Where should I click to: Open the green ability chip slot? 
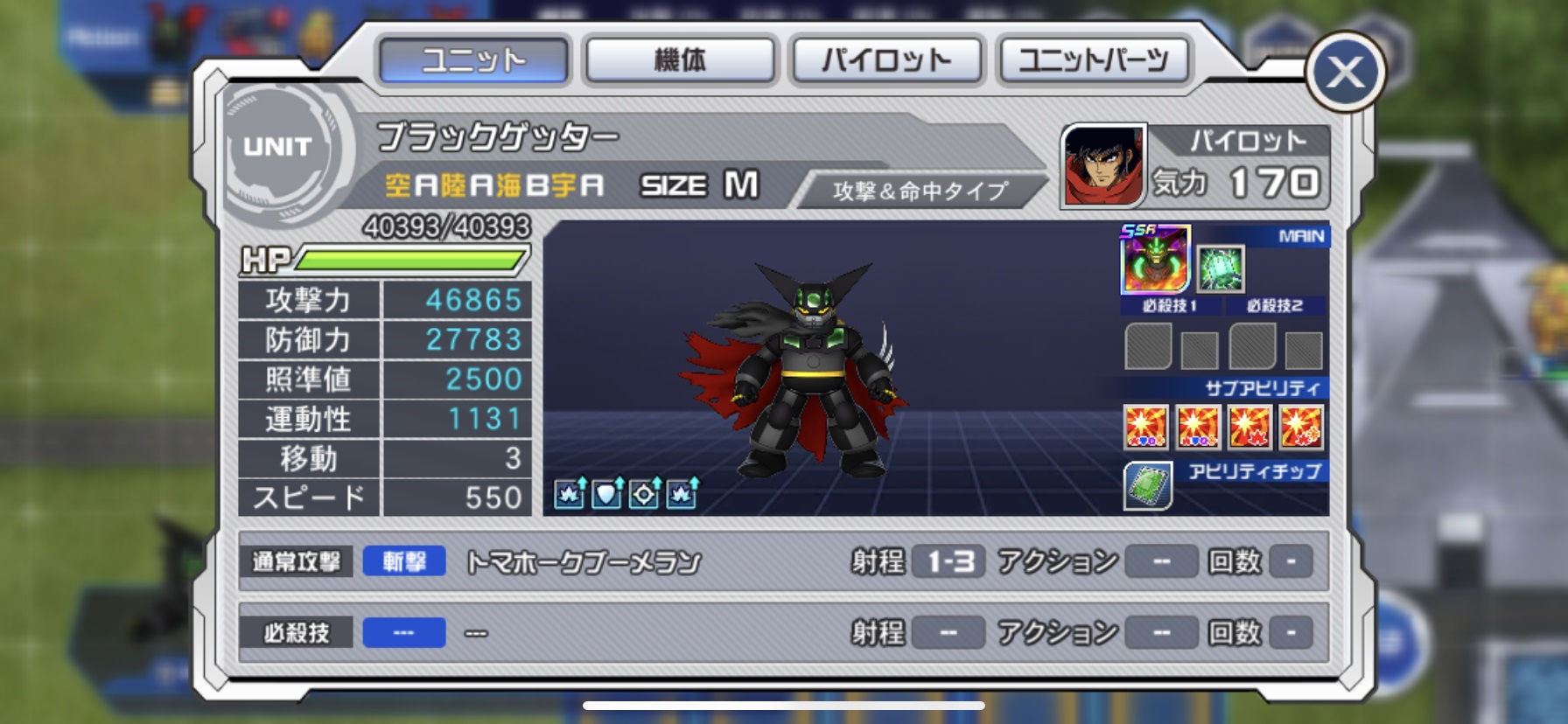[1148, 486]
